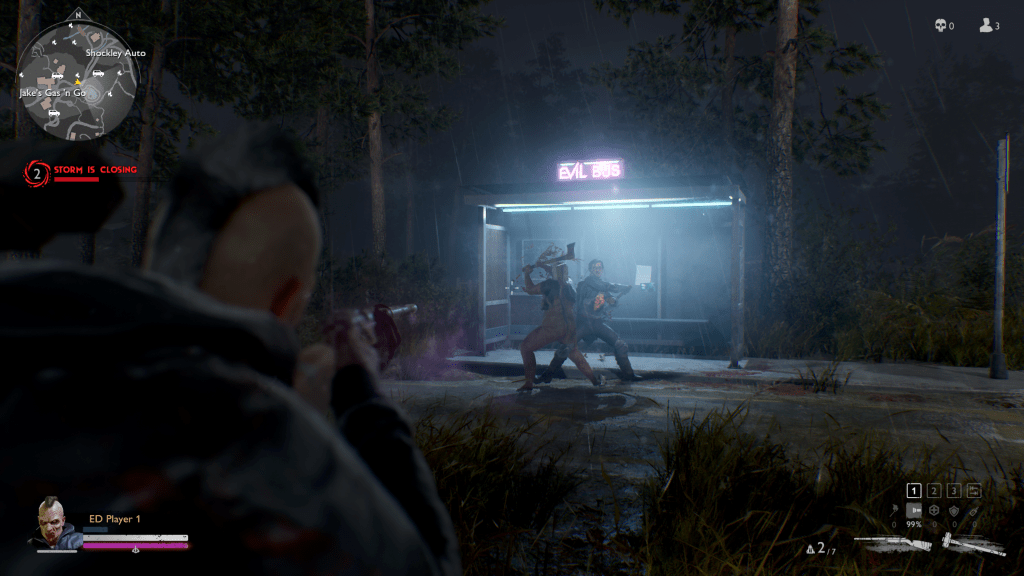Screen dimensions: 1024x576
Task: Select the torch item icon
Action: coord(895,511)
